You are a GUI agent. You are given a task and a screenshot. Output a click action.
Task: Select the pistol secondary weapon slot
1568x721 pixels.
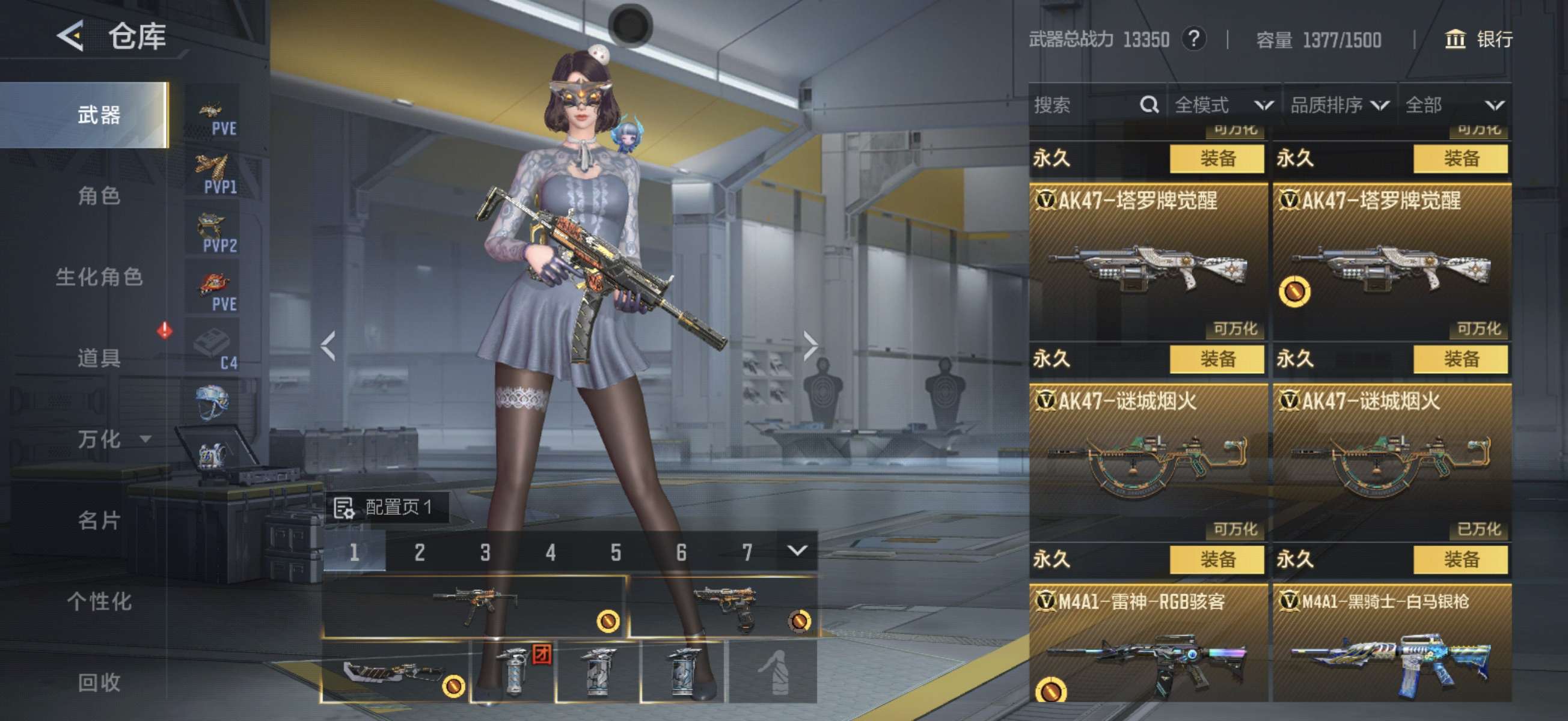[x=723, y=607]
